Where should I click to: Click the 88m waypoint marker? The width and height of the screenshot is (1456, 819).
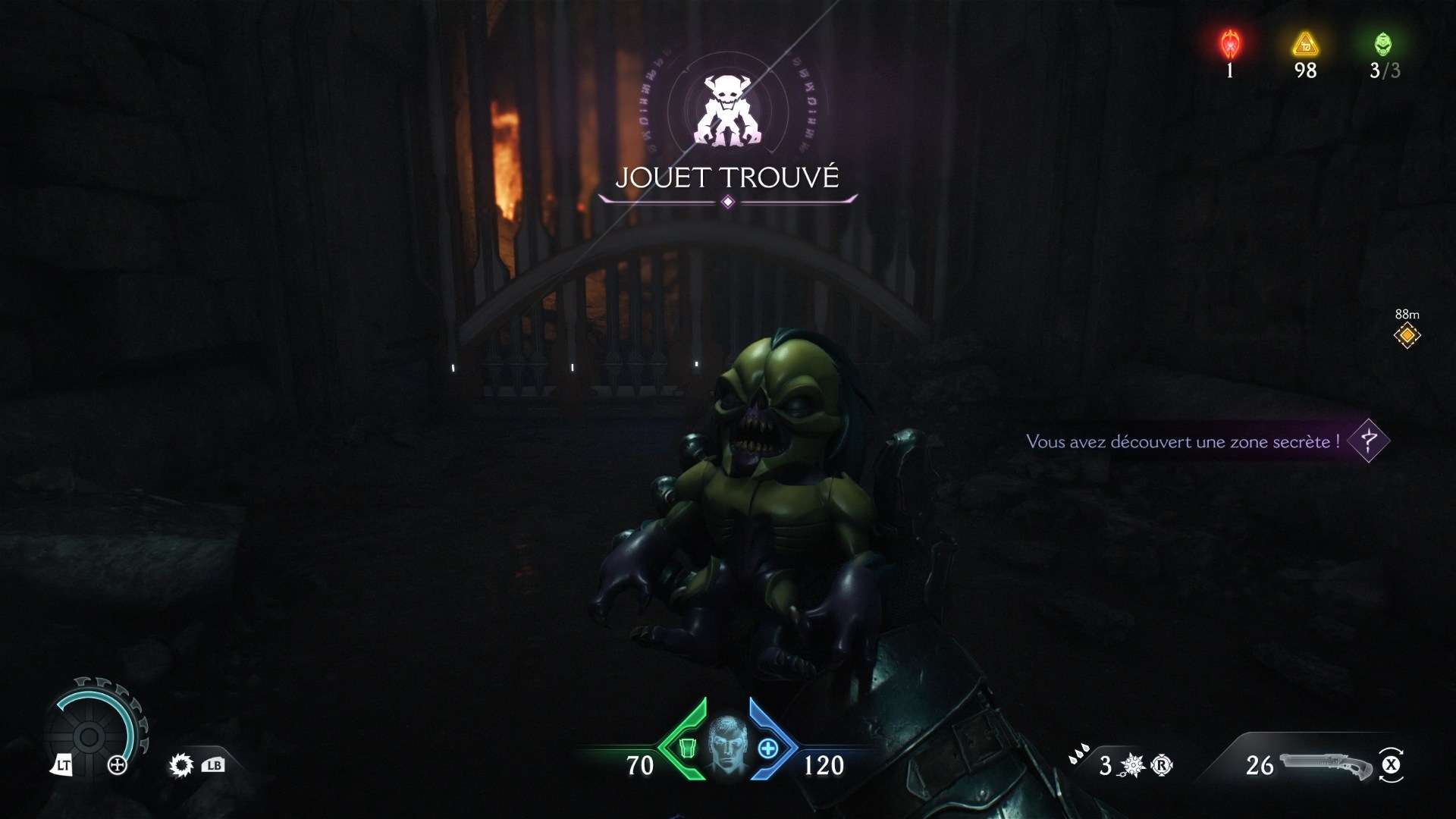1409,334
